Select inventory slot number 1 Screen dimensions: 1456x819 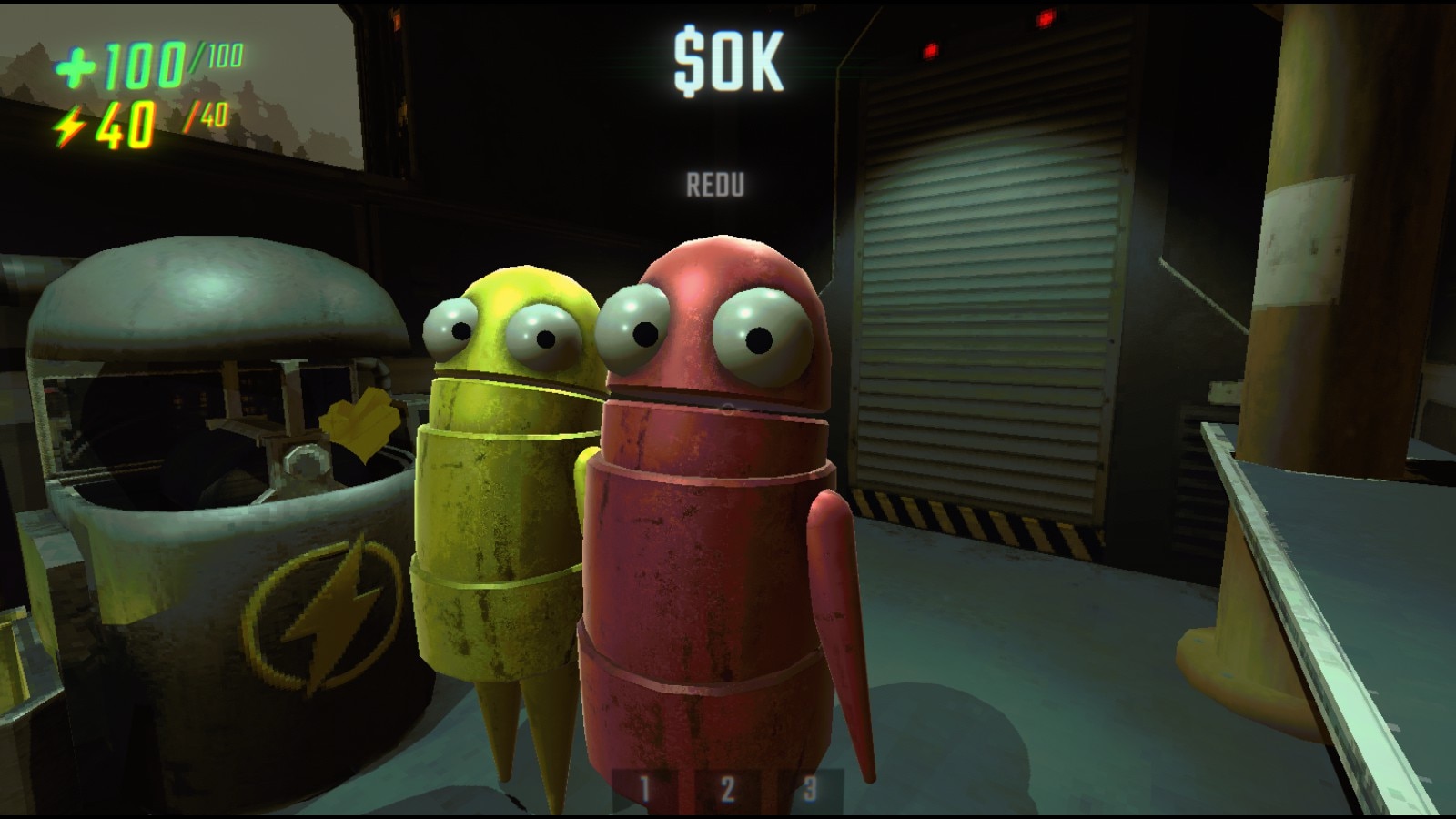(644, 789)
